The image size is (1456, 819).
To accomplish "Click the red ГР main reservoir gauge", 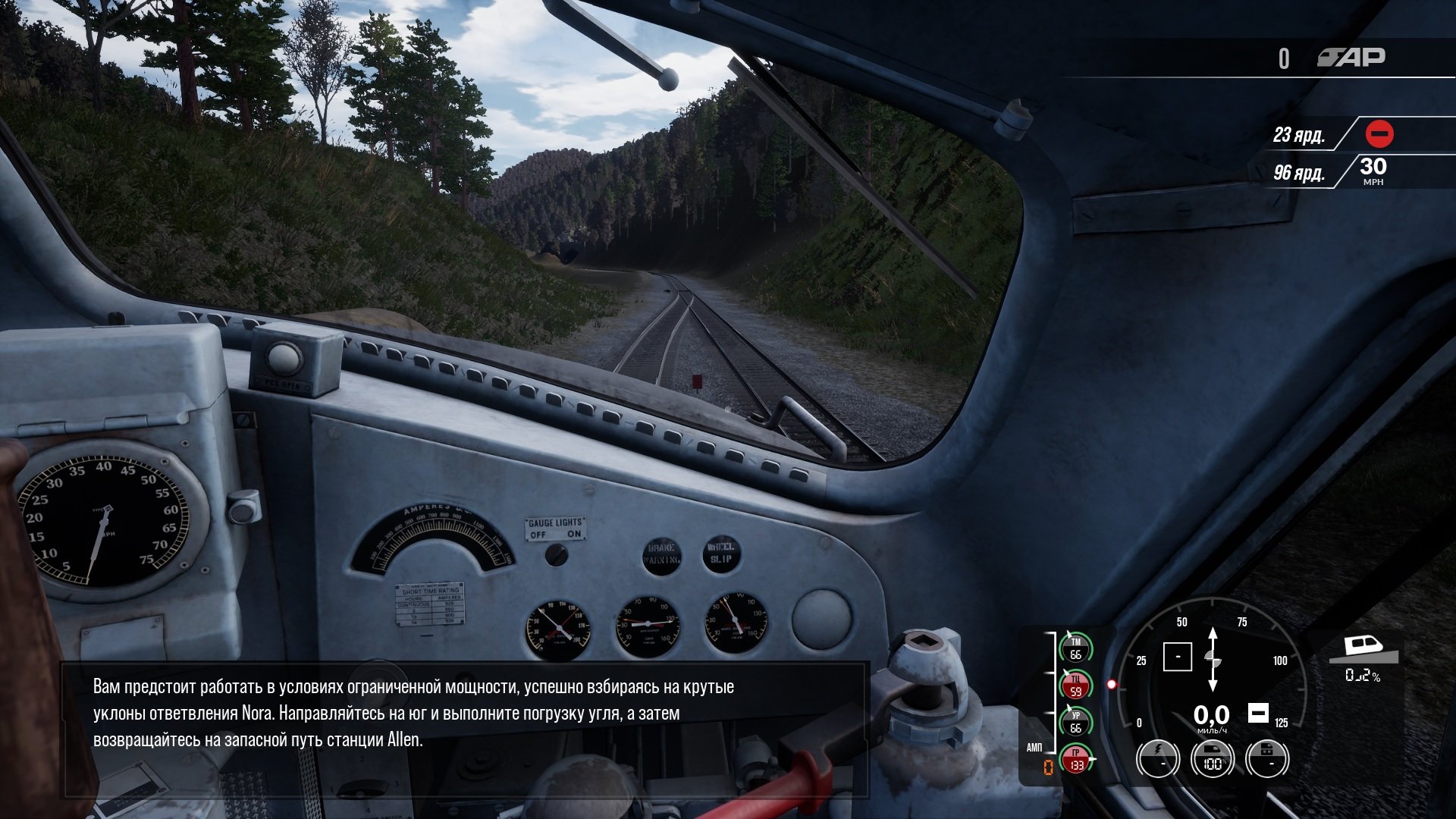I will coord(1075,759).
